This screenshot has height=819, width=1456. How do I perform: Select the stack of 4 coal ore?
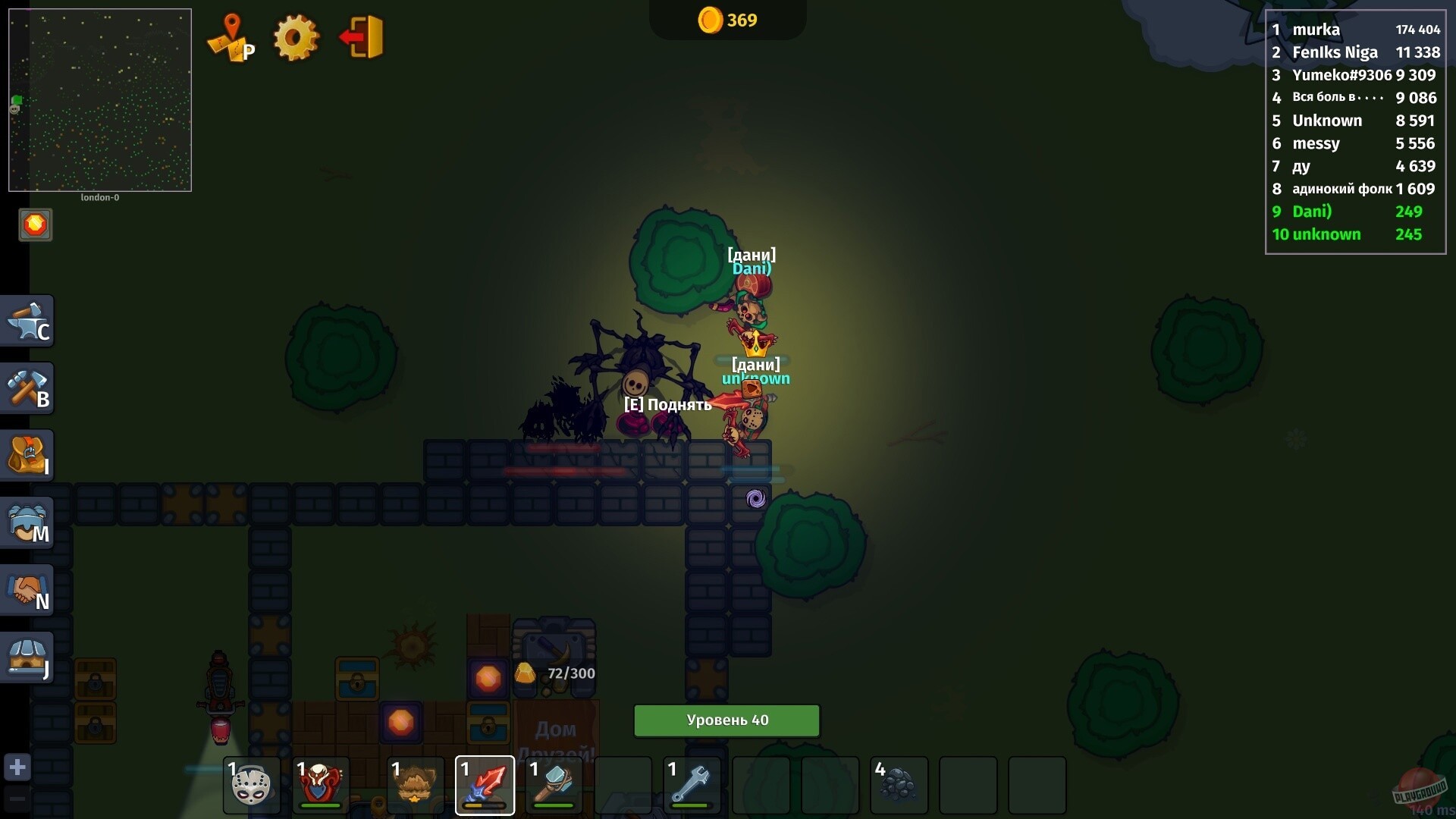point(899,785)
